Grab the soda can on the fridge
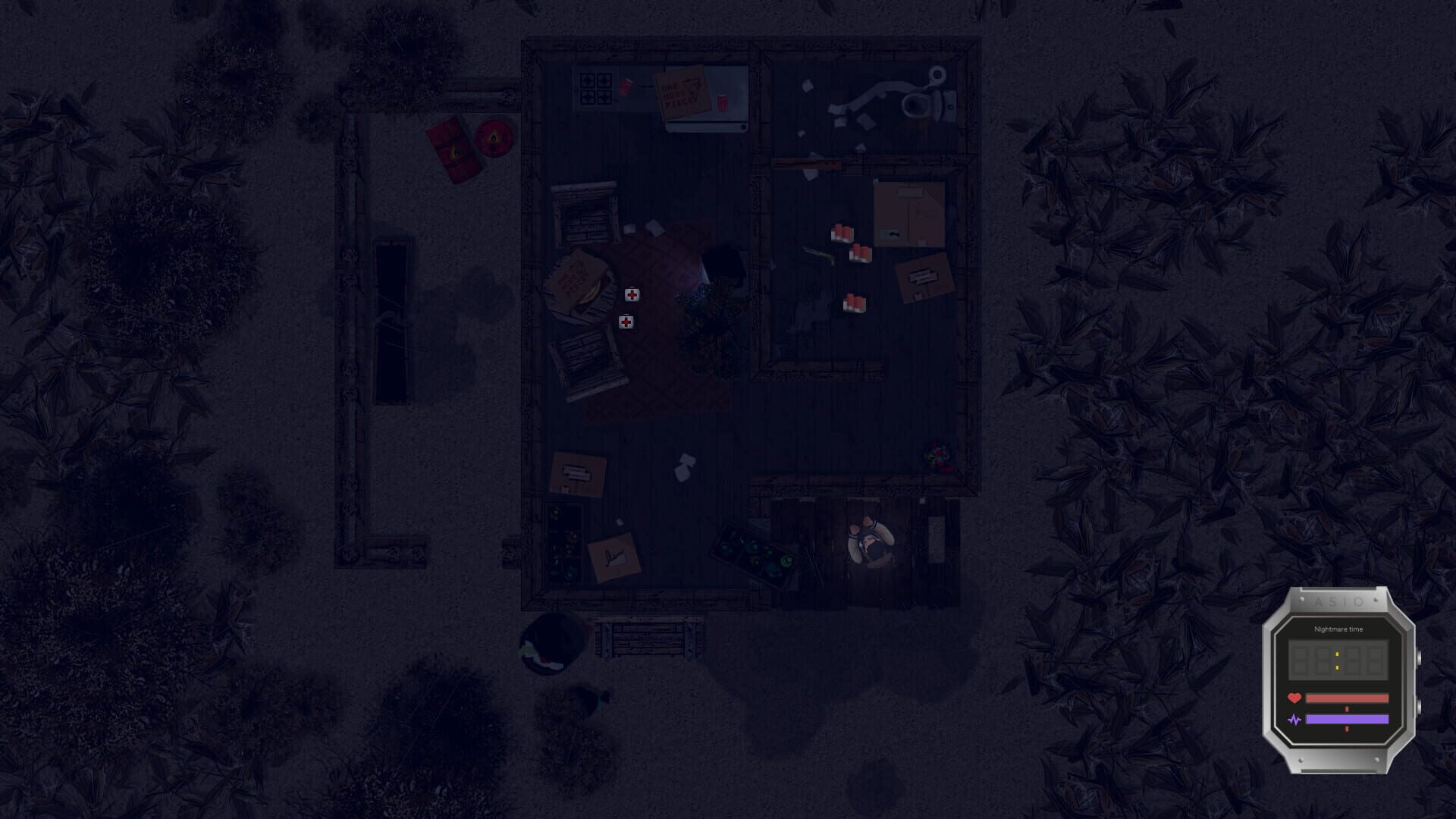The image size is (1456, 819). pos(722,101)
